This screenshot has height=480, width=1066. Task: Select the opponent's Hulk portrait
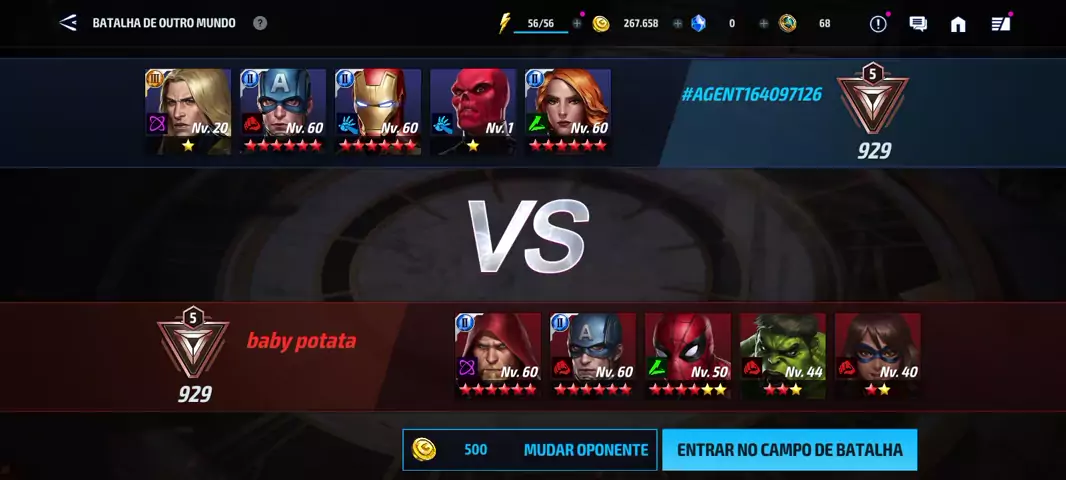(783, 354)
